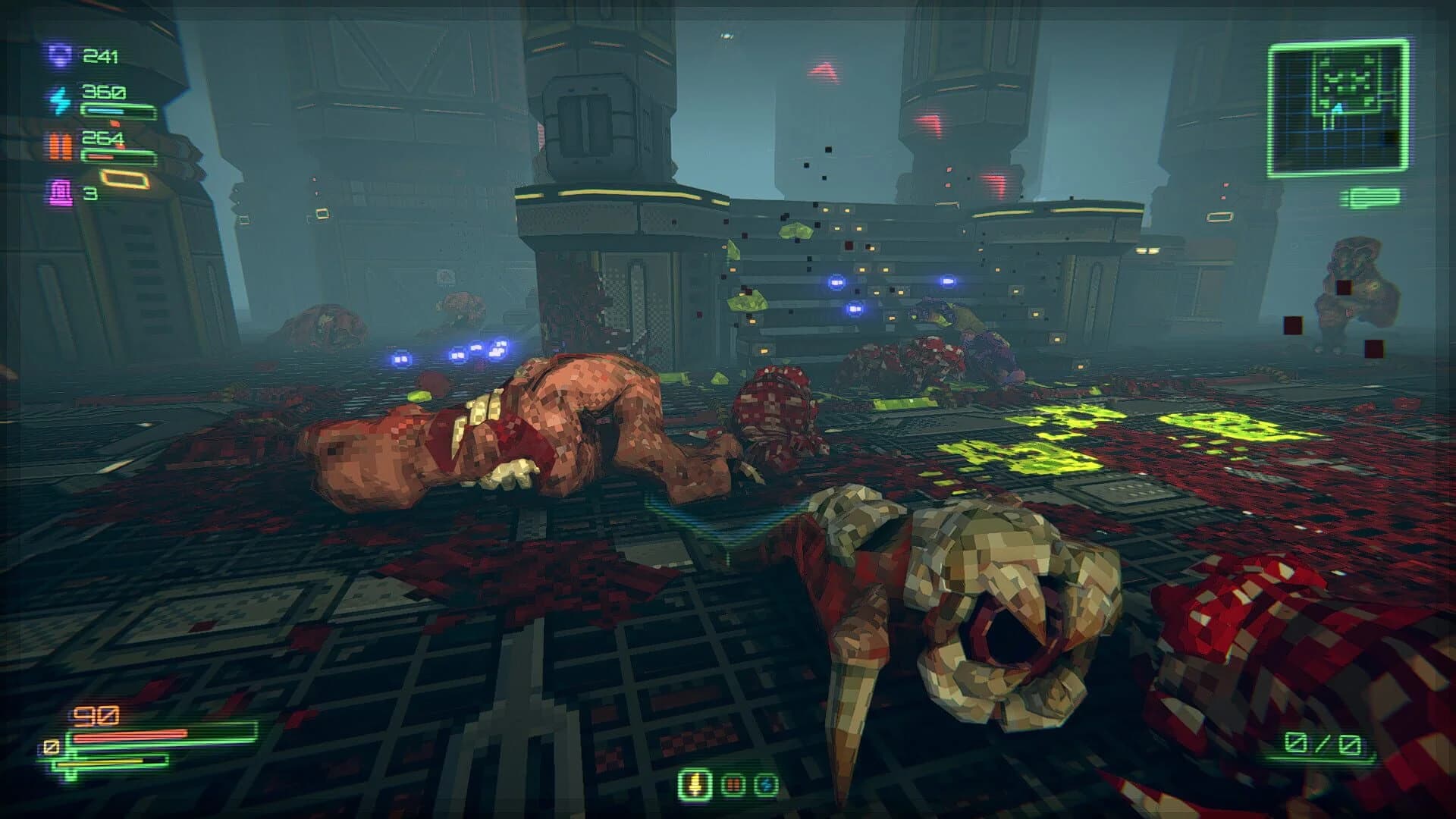Image resolution: width=1456 pixels, height=819 pixels.
Task: Click the 360 energy counter text
Action: coord(104,92)
